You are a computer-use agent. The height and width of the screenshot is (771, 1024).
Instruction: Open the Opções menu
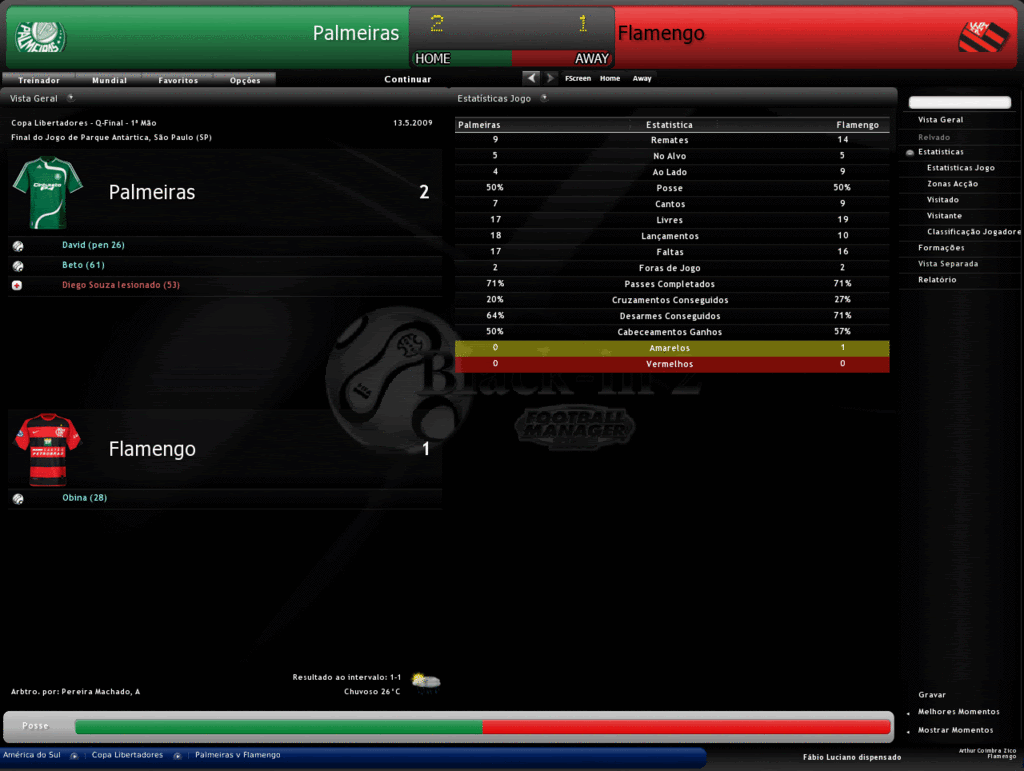pos(245,80)
